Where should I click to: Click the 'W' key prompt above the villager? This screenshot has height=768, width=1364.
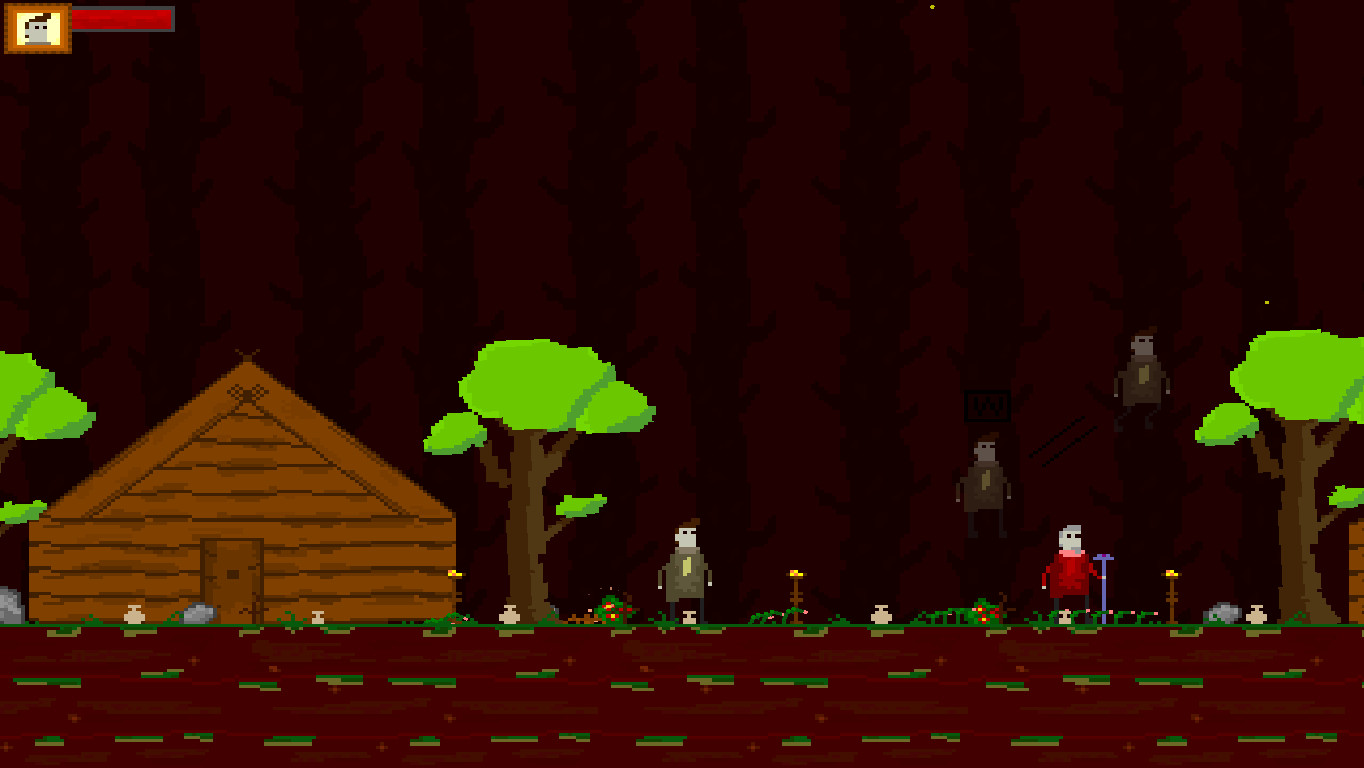coord(988,404)
